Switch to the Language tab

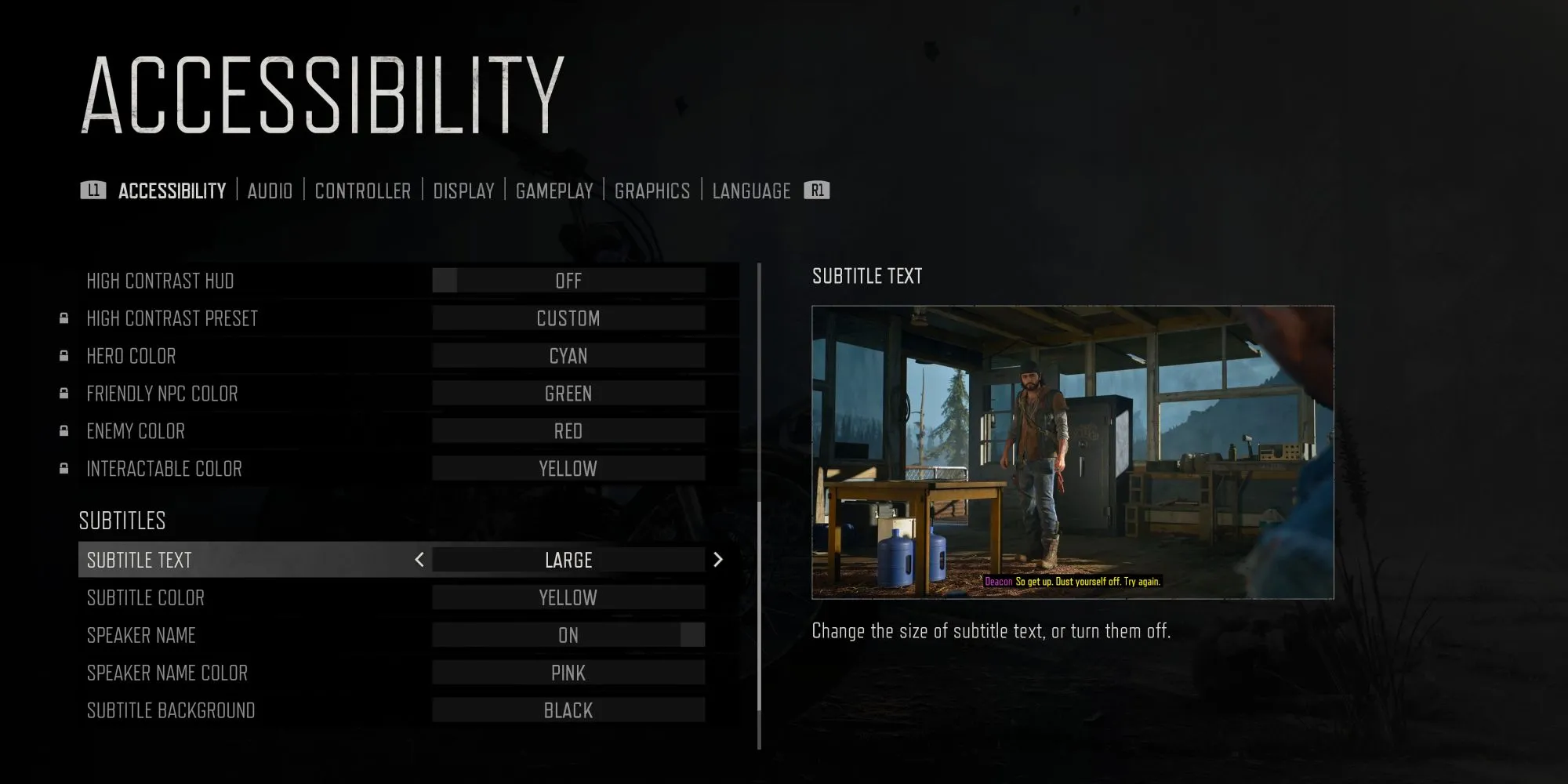coord(751,191)
